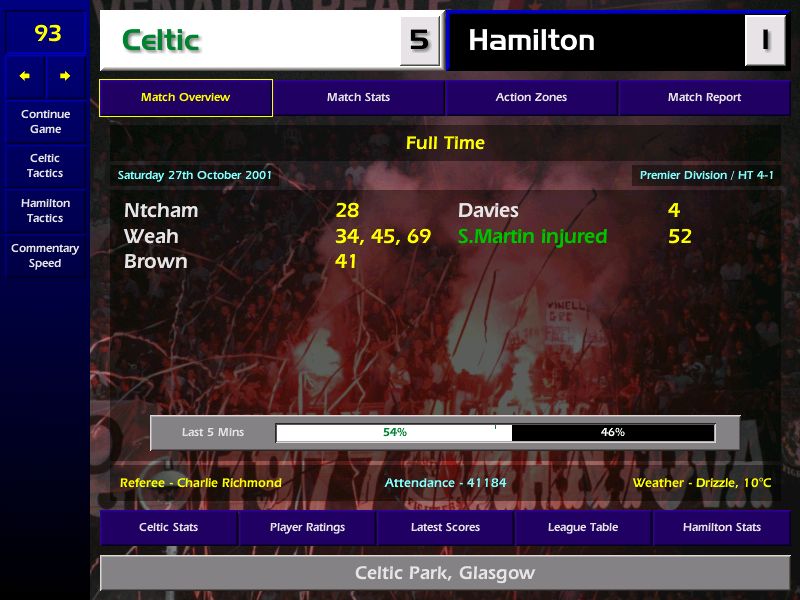The image size is (800, 600).
Task: Select goalscorer Weah in the scorers list
Action: pyautogui.click(x=151, y=237)
